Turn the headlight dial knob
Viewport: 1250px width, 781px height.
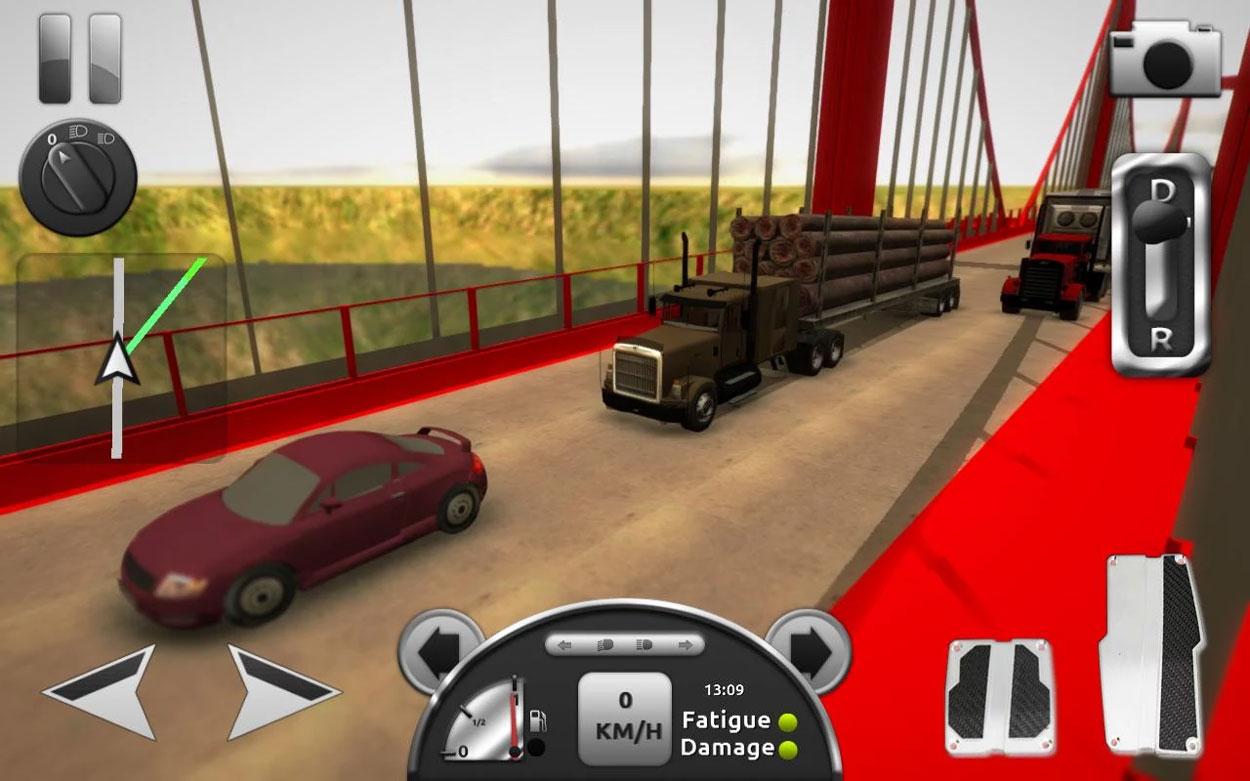point(76,178)
